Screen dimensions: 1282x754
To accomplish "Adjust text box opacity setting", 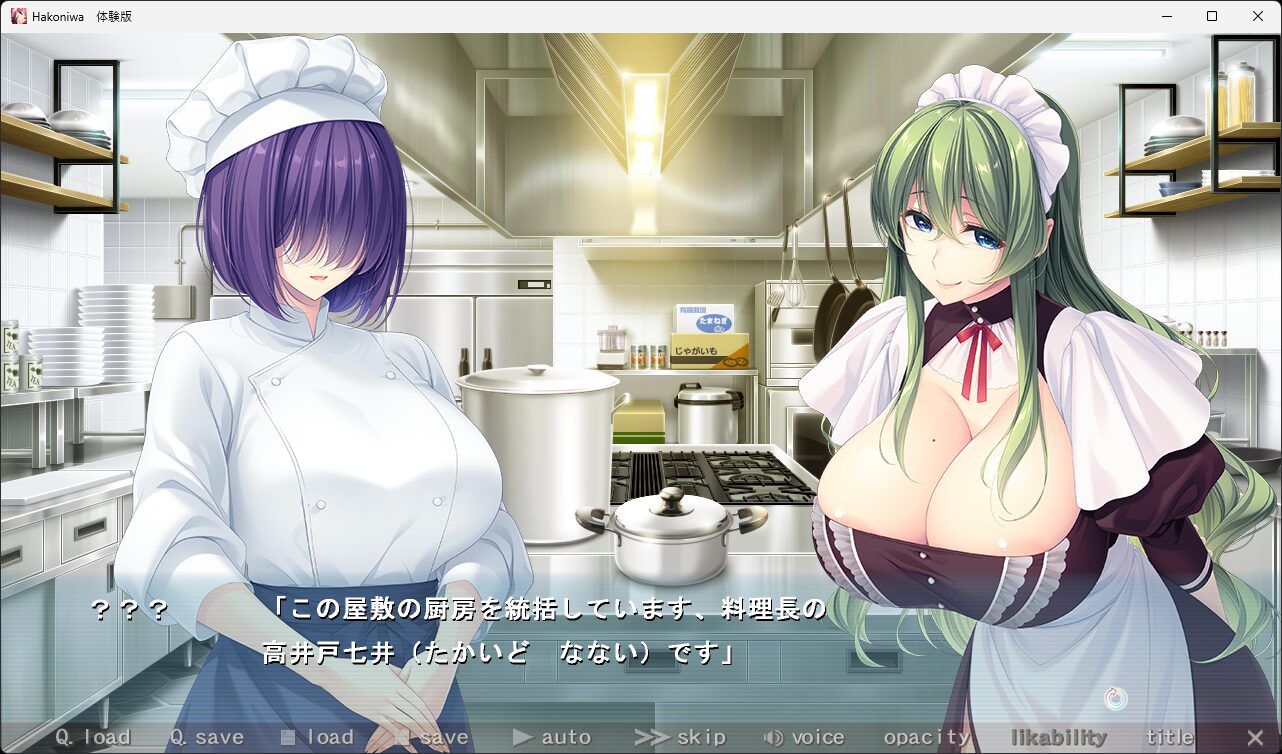I will point(927,738).
